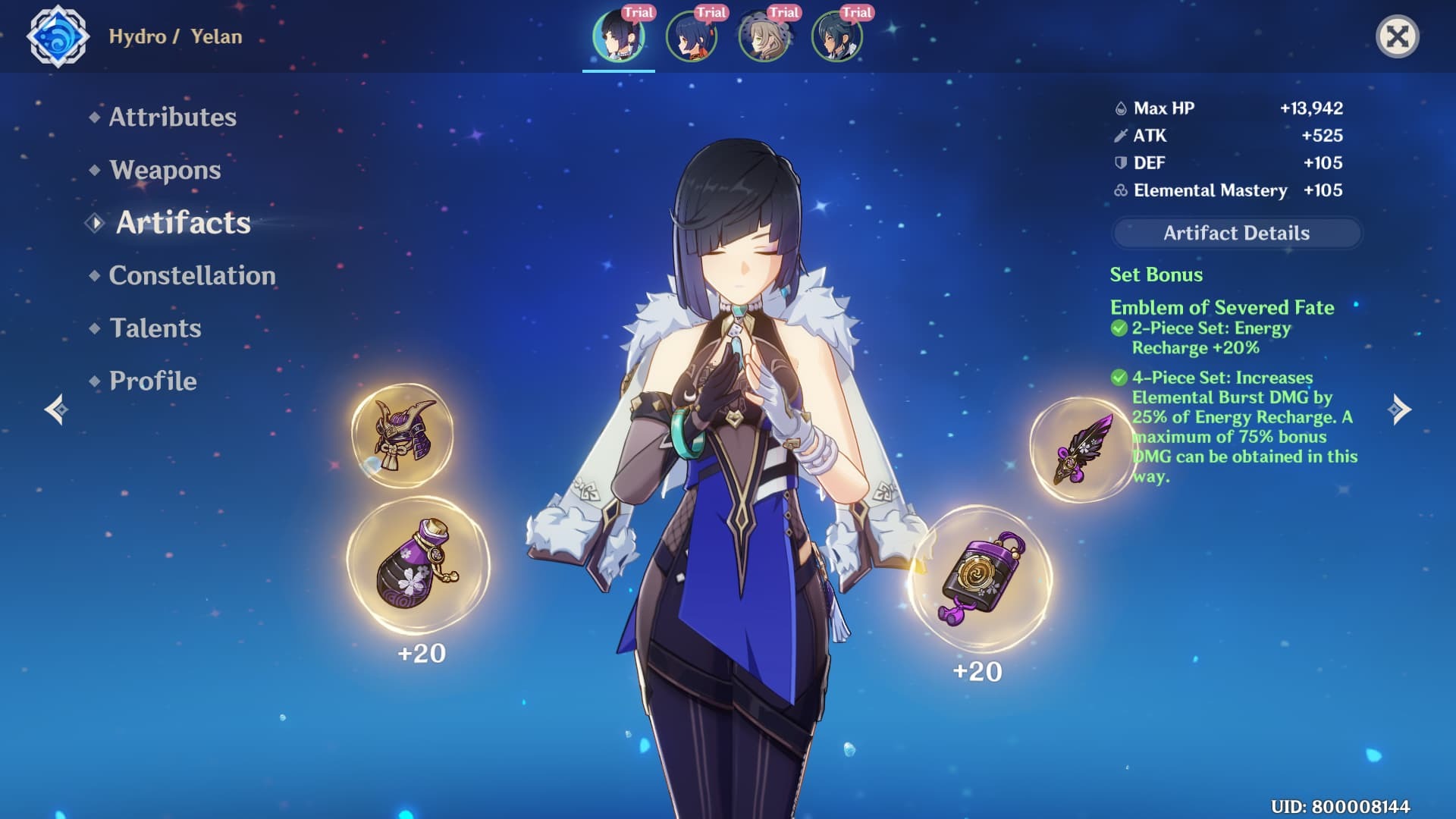Open the Attributes section

click(x=172, y=117)
